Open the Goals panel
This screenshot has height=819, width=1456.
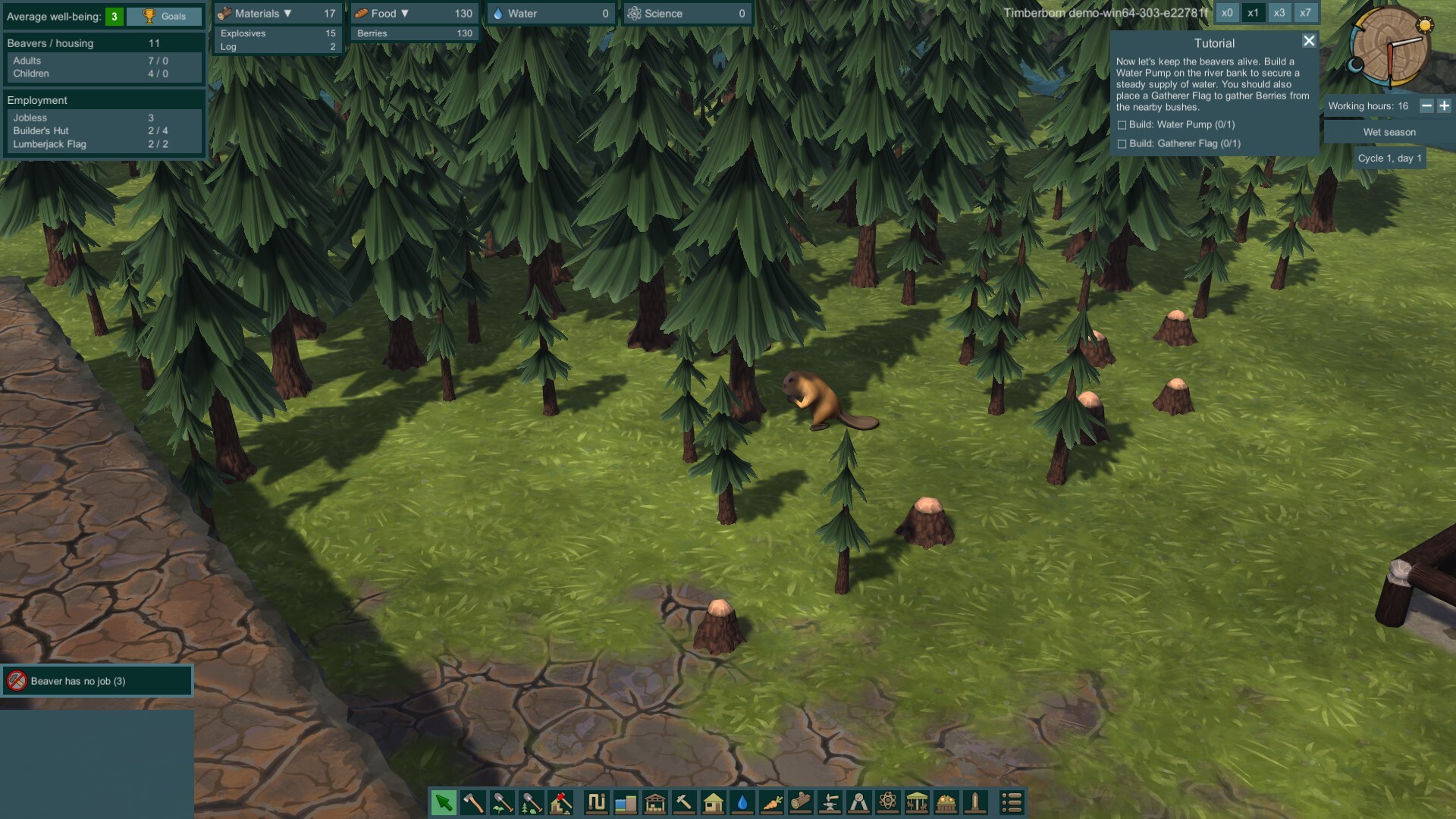pyautogui.click(x=165, y=16)
